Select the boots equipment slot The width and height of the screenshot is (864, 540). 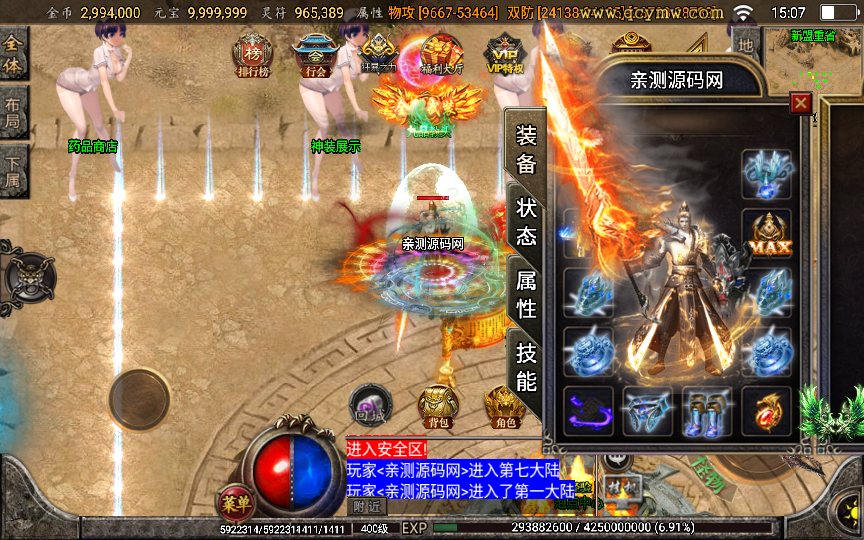point(705,411)
